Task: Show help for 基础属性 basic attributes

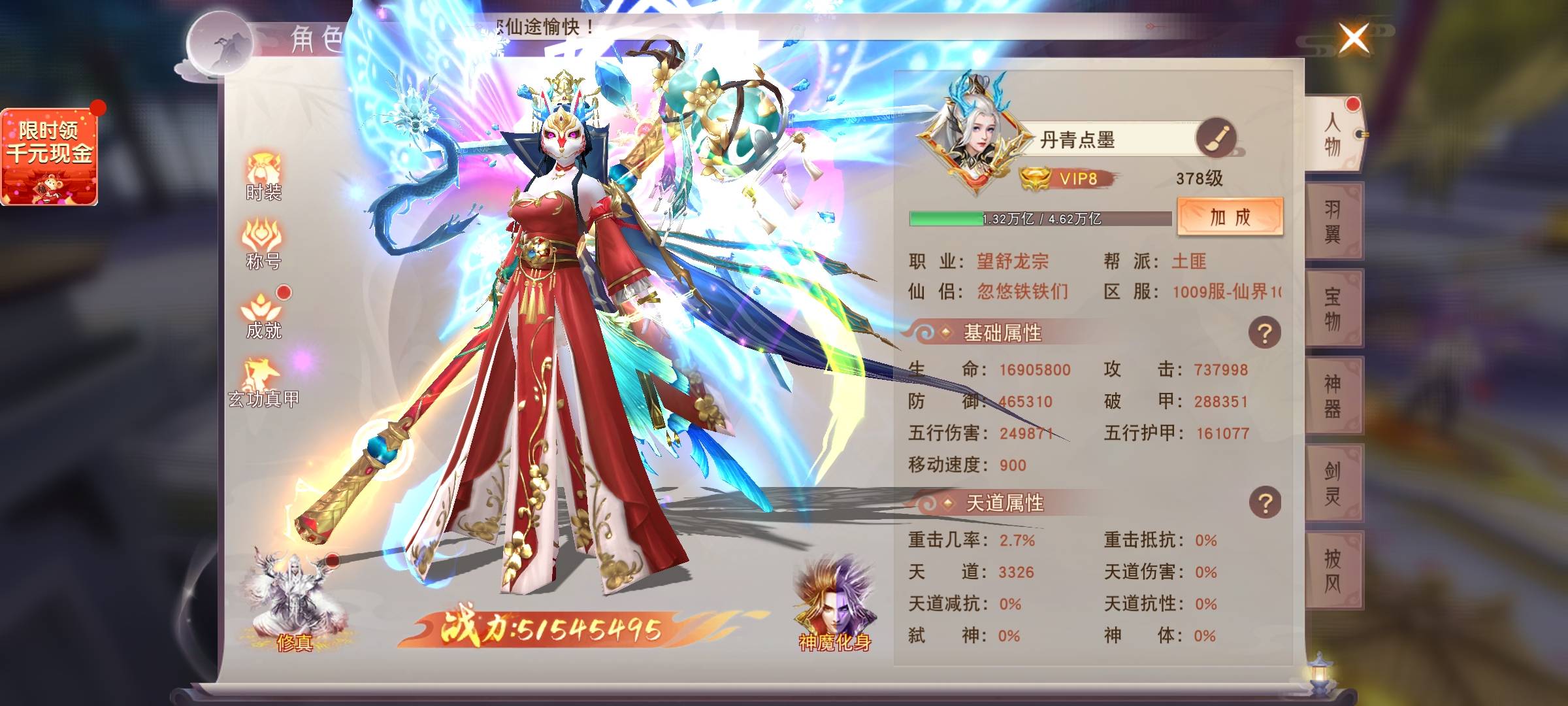Action: click(1264, 333)
